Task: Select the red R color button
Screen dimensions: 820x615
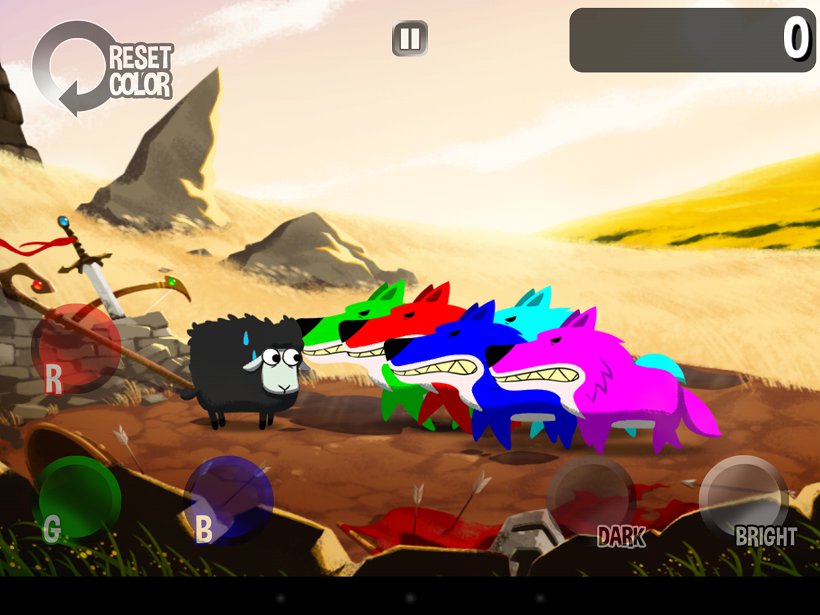Action: (76, 347)
